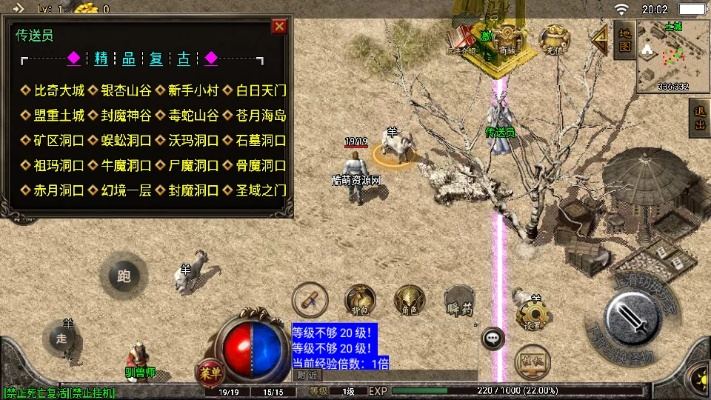
Task: Open the 地图 map button
Action: click(623, 40)
